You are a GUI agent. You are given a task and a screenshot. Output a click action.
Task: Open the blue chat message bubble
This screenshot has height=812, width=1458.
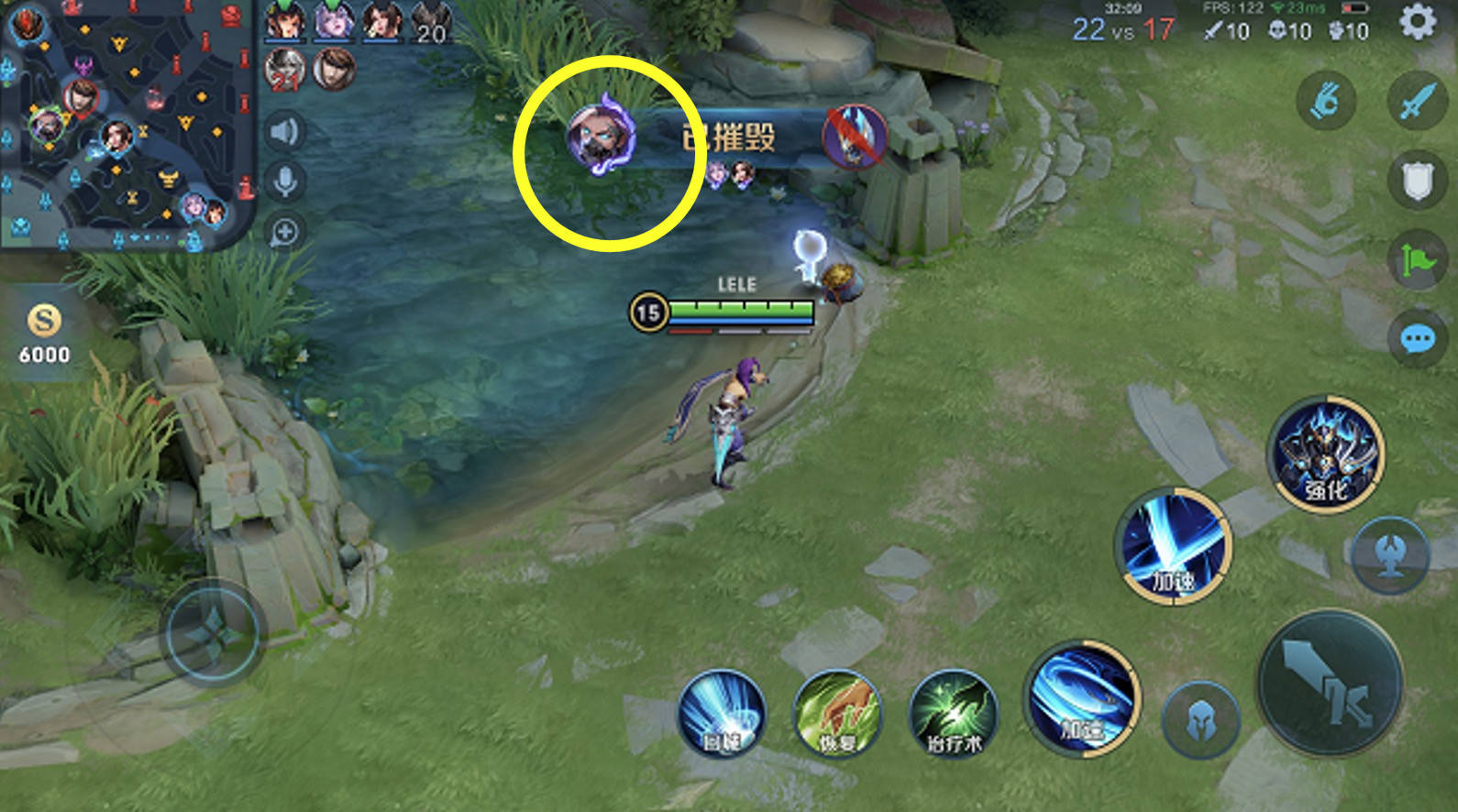click(1417, 340)
